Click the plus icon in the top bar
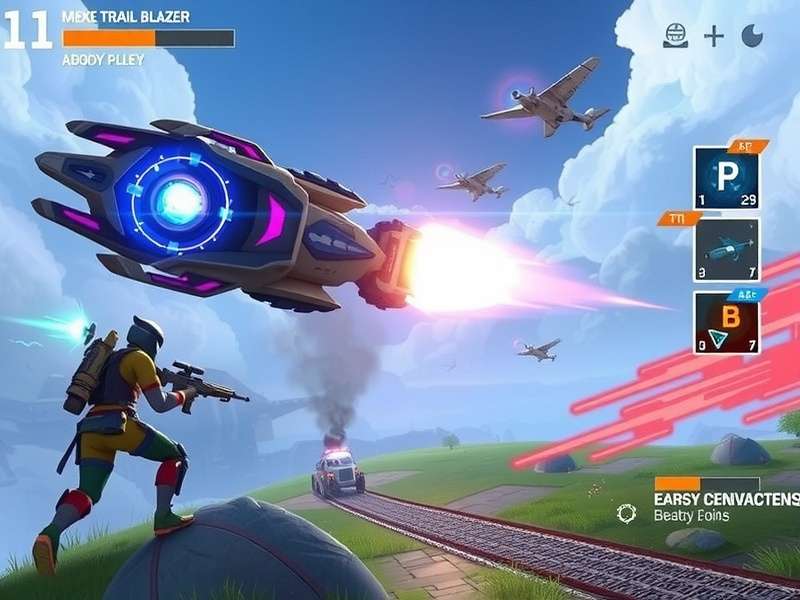800x600 pixels. click(x=713, y=37)
